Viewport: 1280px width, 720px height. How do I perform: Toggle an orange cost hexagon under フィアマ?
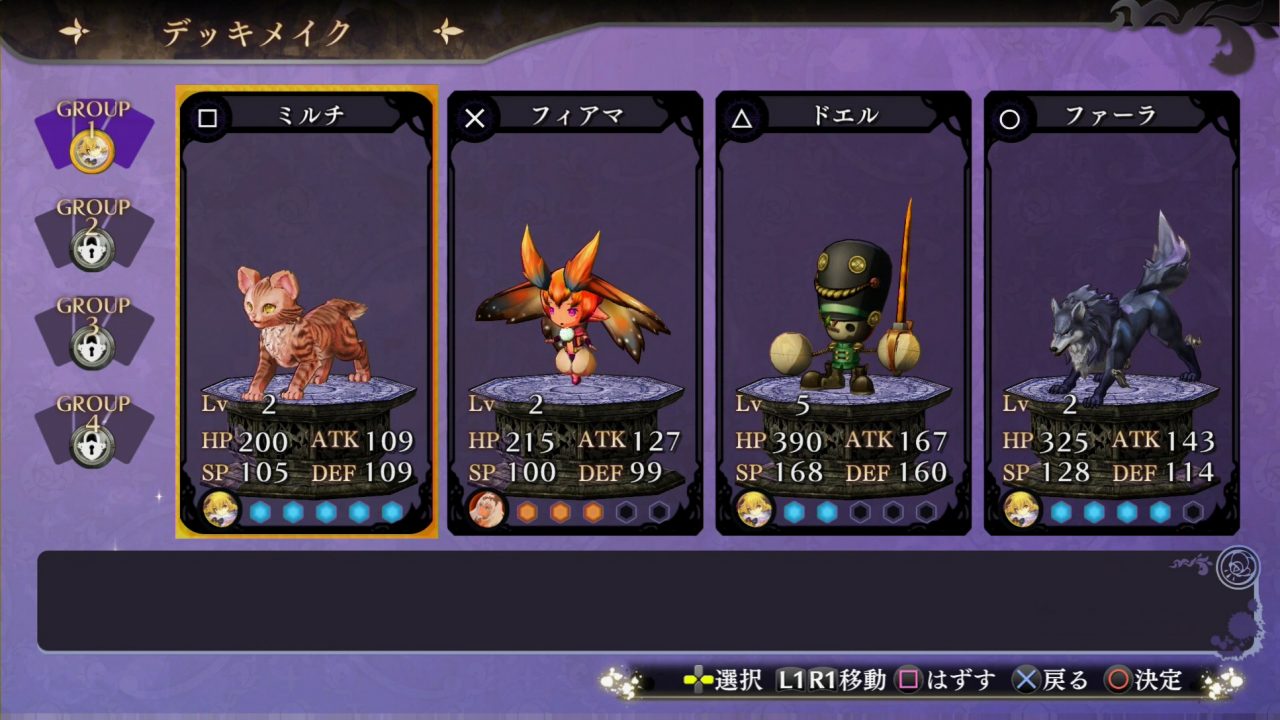coord(528,513)
